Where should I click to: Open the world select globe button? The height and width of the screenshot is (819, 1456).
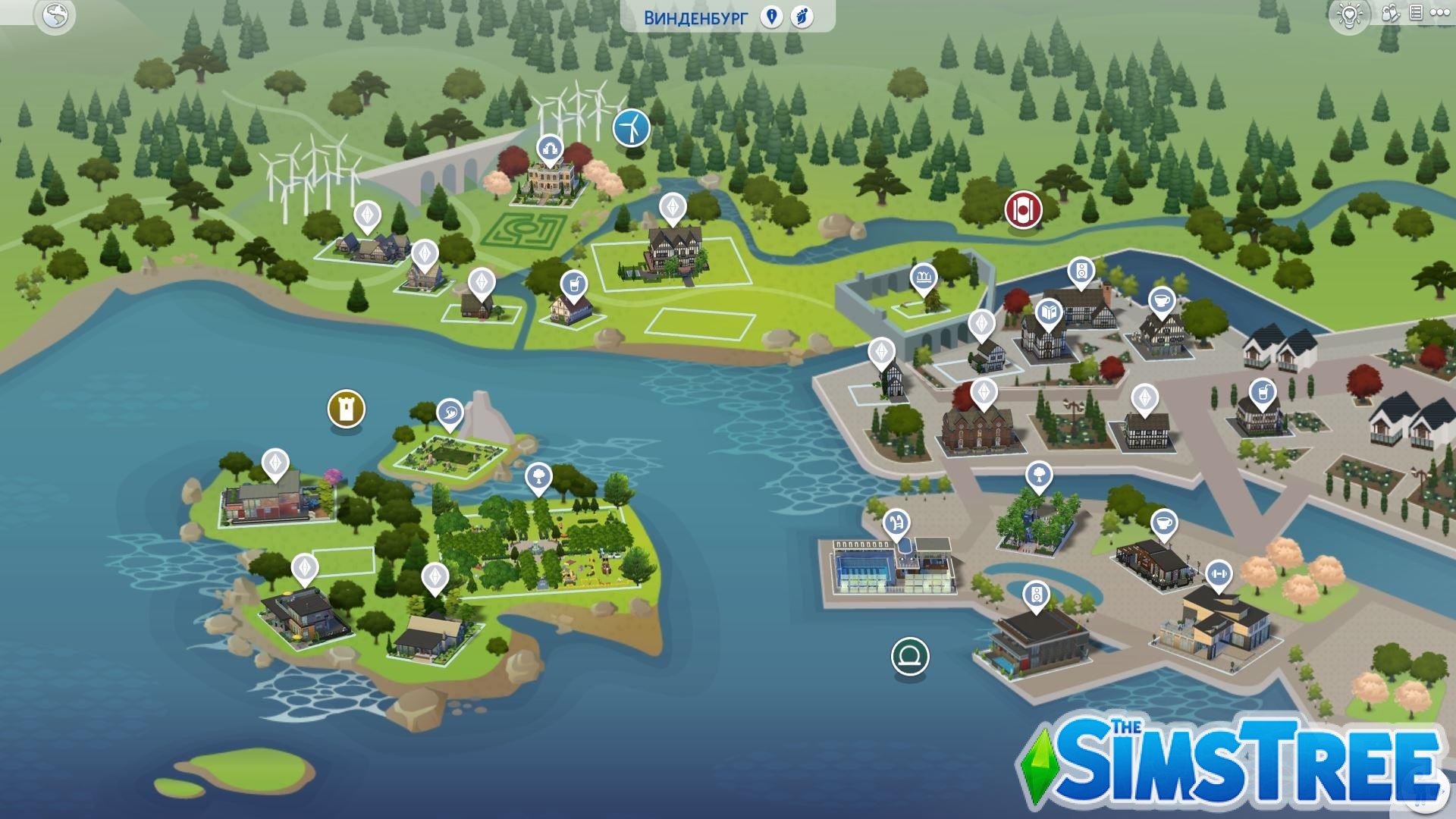click(x=55, y=16)
